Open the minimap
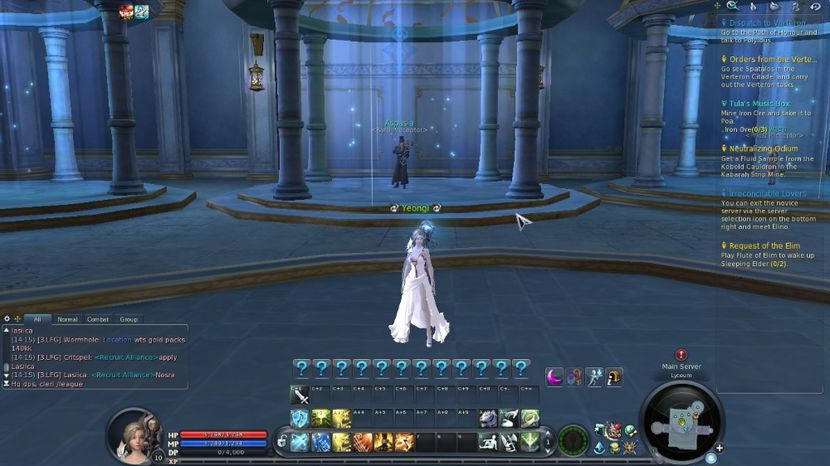The width and height of the screenshot is (830, 466). 681,420
